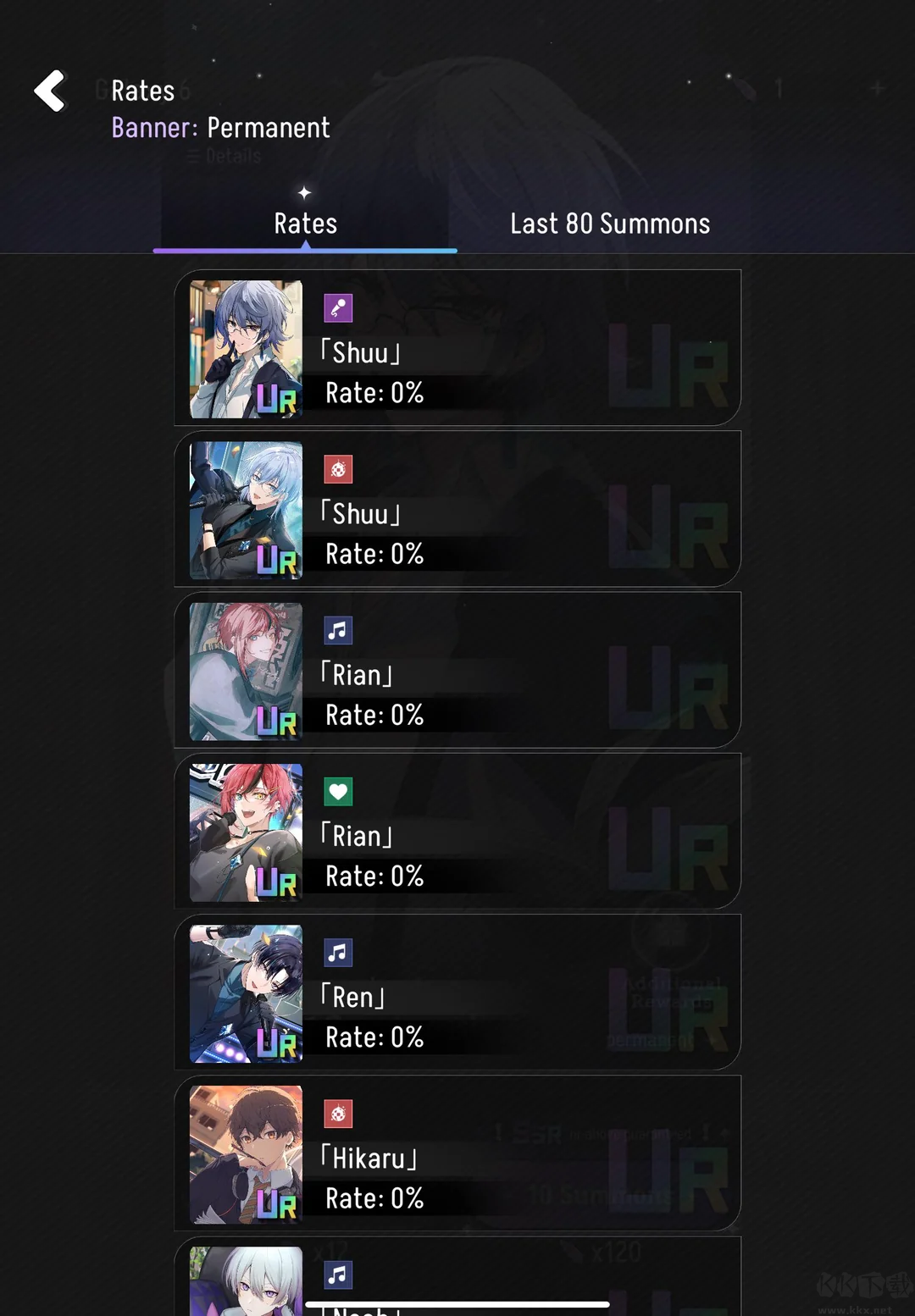
Task: Choose the Rian card with blue music note
Action: point(457,670)
